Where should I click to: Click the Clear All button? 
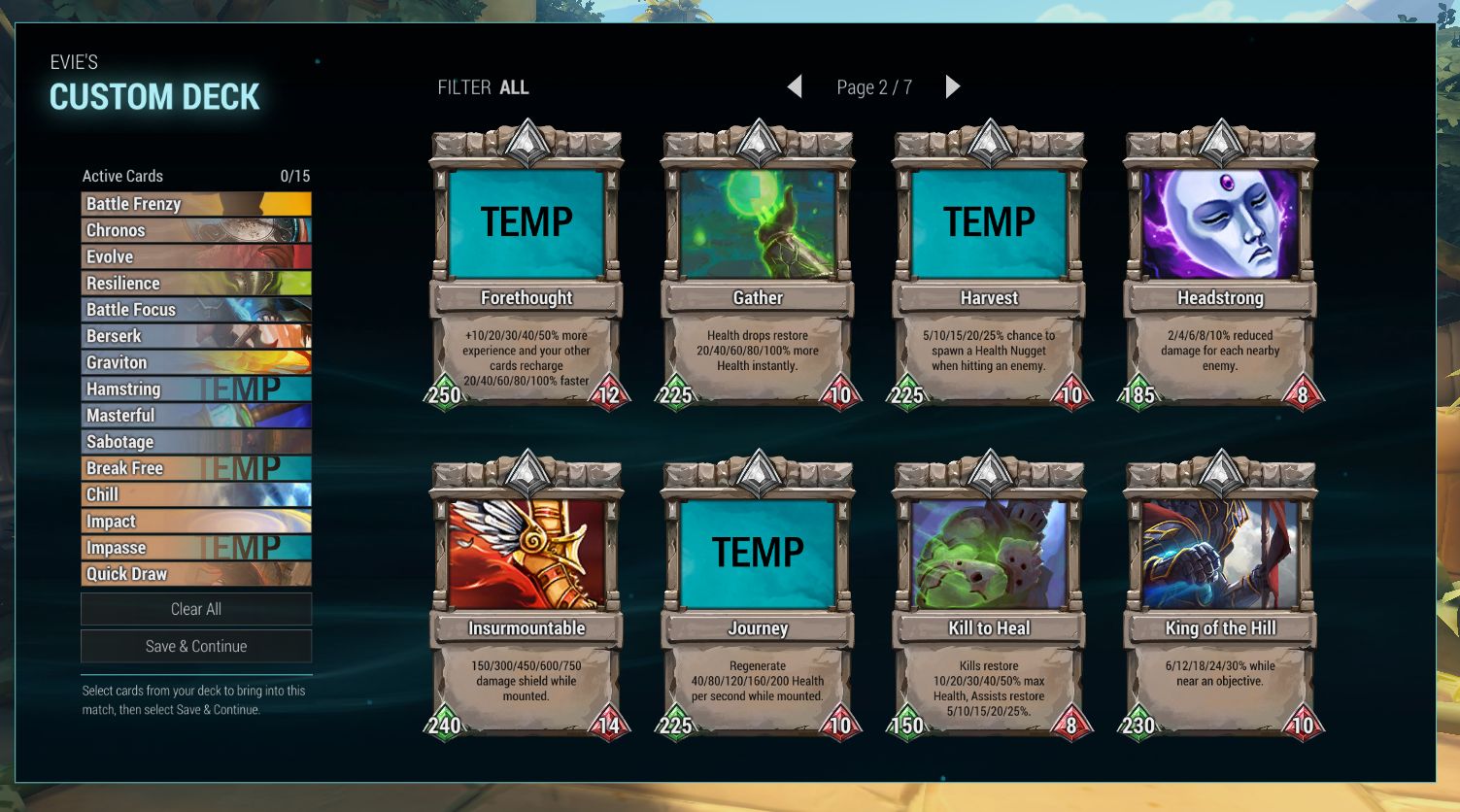(x=196, y=609)
